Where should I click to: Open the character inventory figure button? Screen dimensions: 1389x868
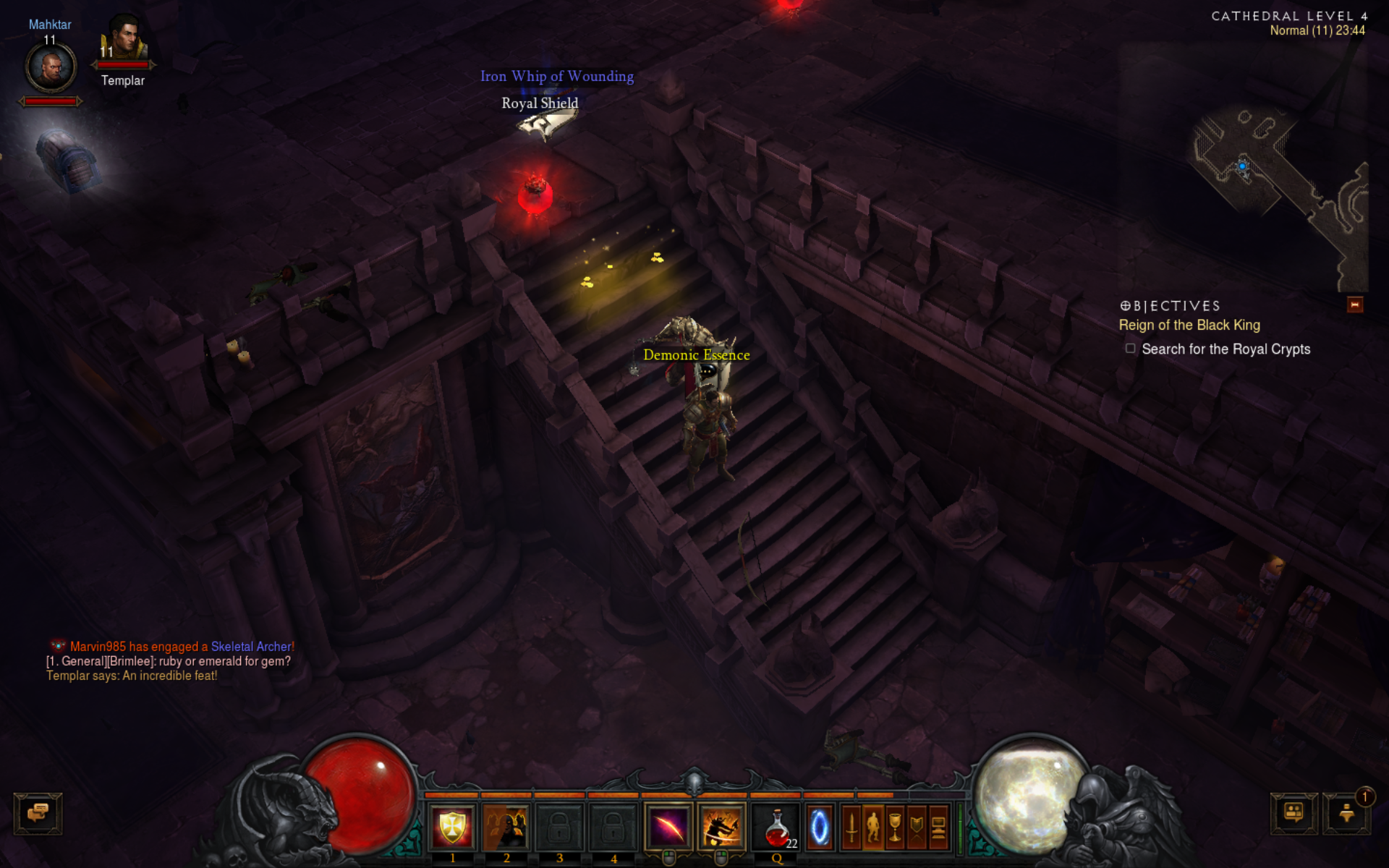(873, 827)
